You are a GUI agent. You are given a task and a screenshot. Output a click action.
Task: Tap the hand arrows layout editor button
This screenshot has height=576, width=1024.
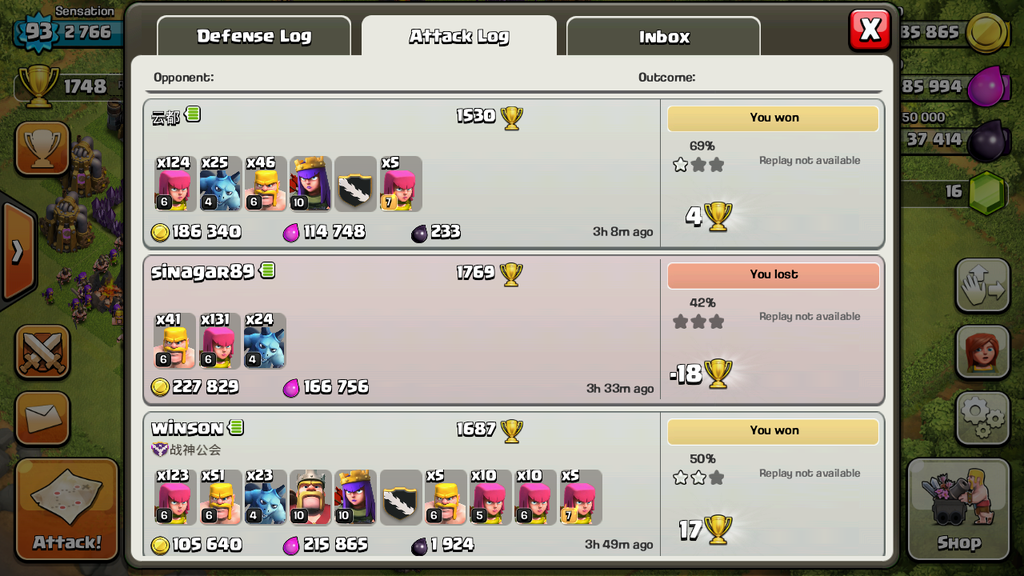click(x=981, y=286)
